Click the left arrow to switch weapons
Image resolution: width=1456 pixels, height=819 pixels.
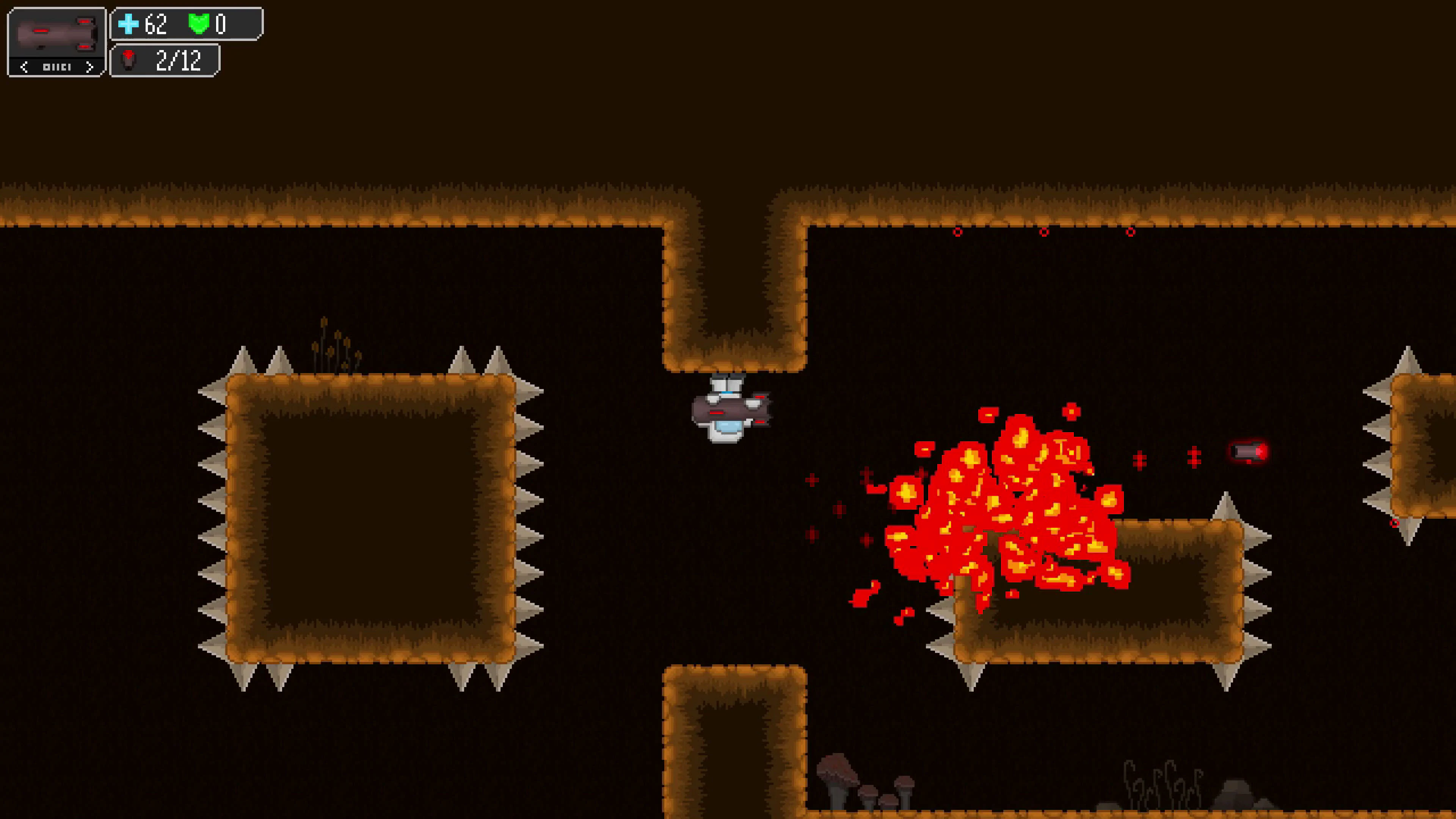click(x=25, y=67)
